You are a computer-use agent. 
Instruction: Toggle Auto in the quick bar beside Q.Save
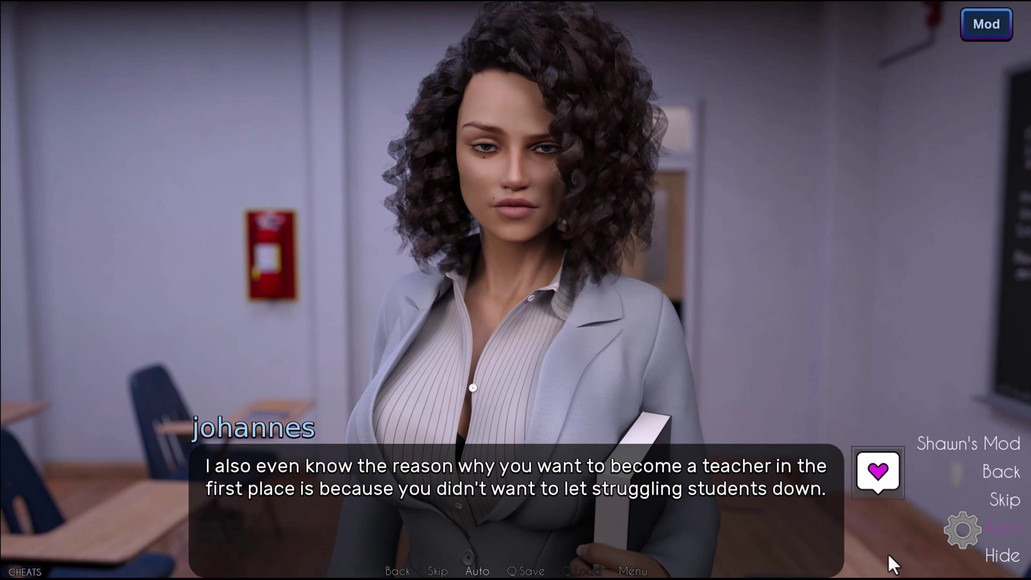pos(477,571)
